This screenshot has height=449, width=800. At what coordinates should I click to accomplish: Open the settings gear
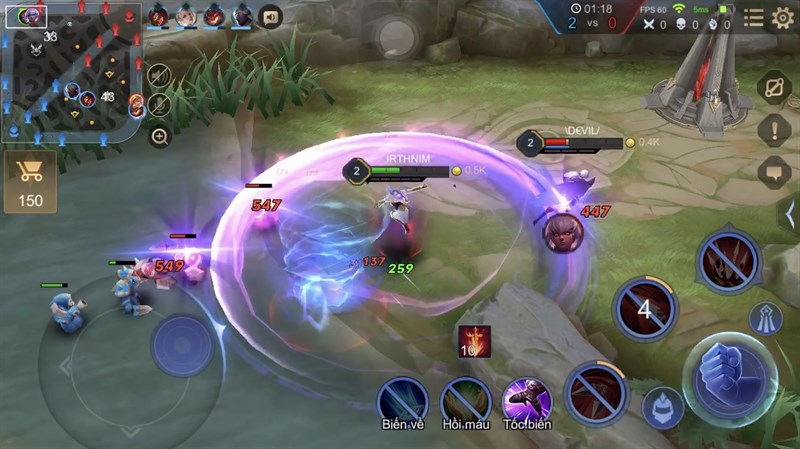click(782, 17)
